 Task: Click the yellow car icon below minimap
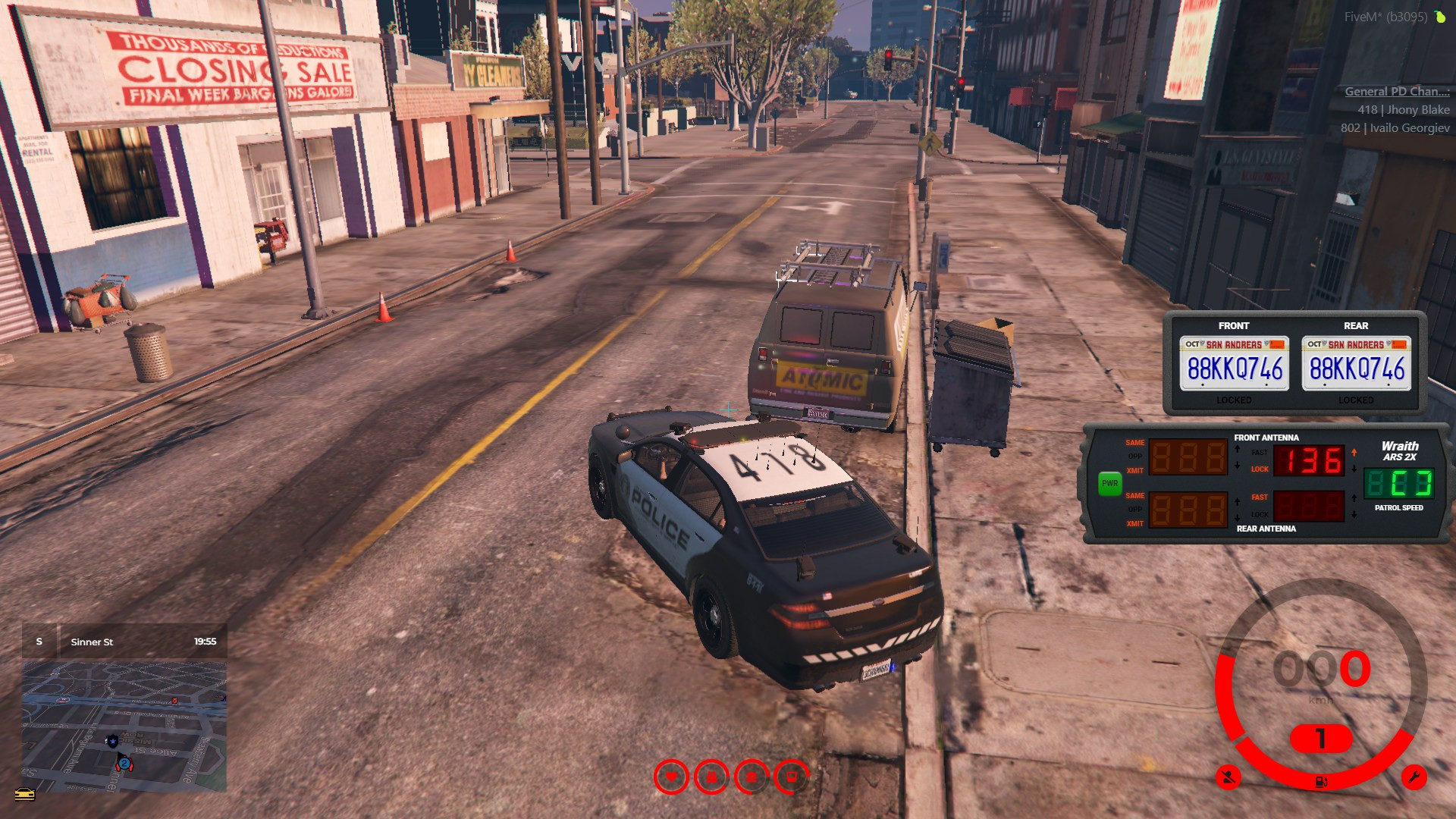(25, 794)
